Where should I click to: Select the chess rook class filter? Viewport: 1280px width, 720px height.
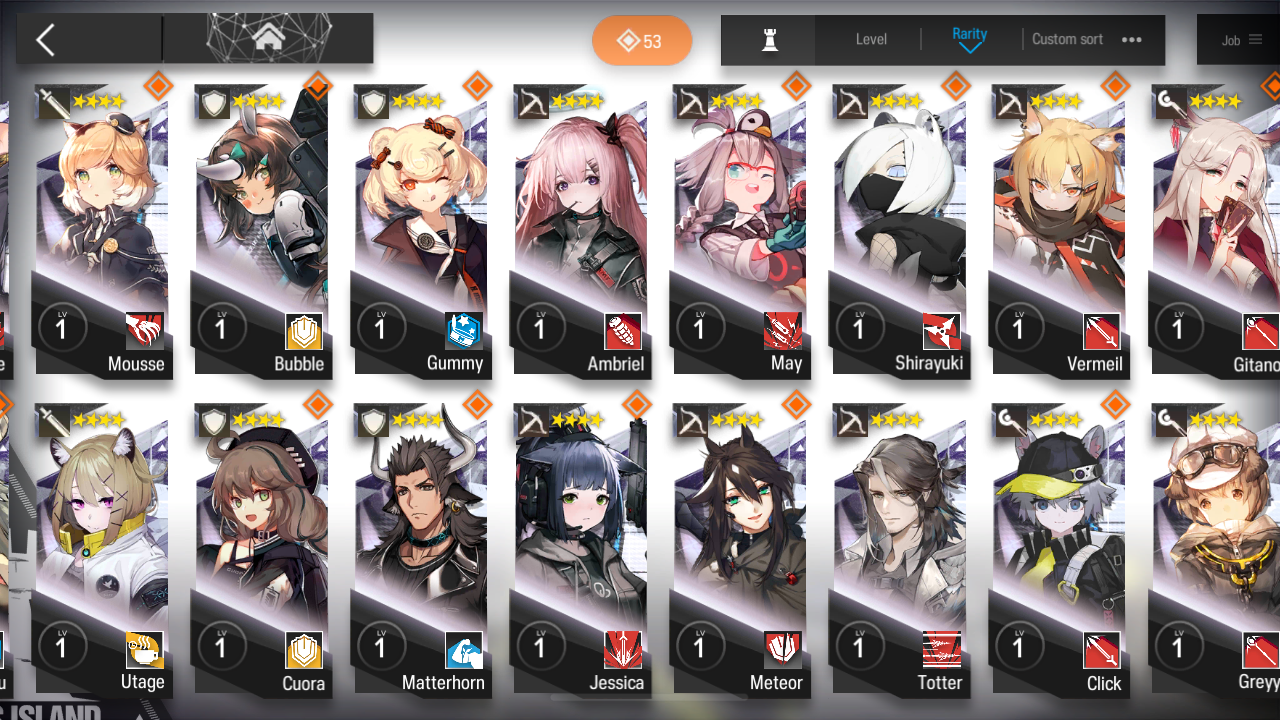pos(769,40)
